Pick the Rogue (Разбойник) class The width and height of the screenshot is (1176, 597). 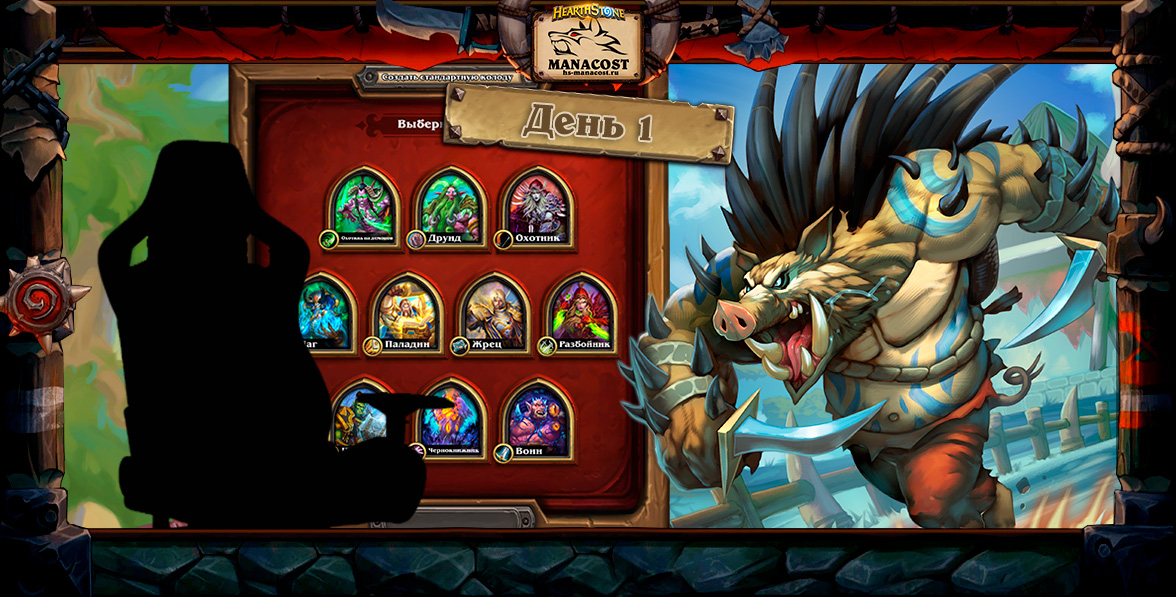click(x=581, y=312)
